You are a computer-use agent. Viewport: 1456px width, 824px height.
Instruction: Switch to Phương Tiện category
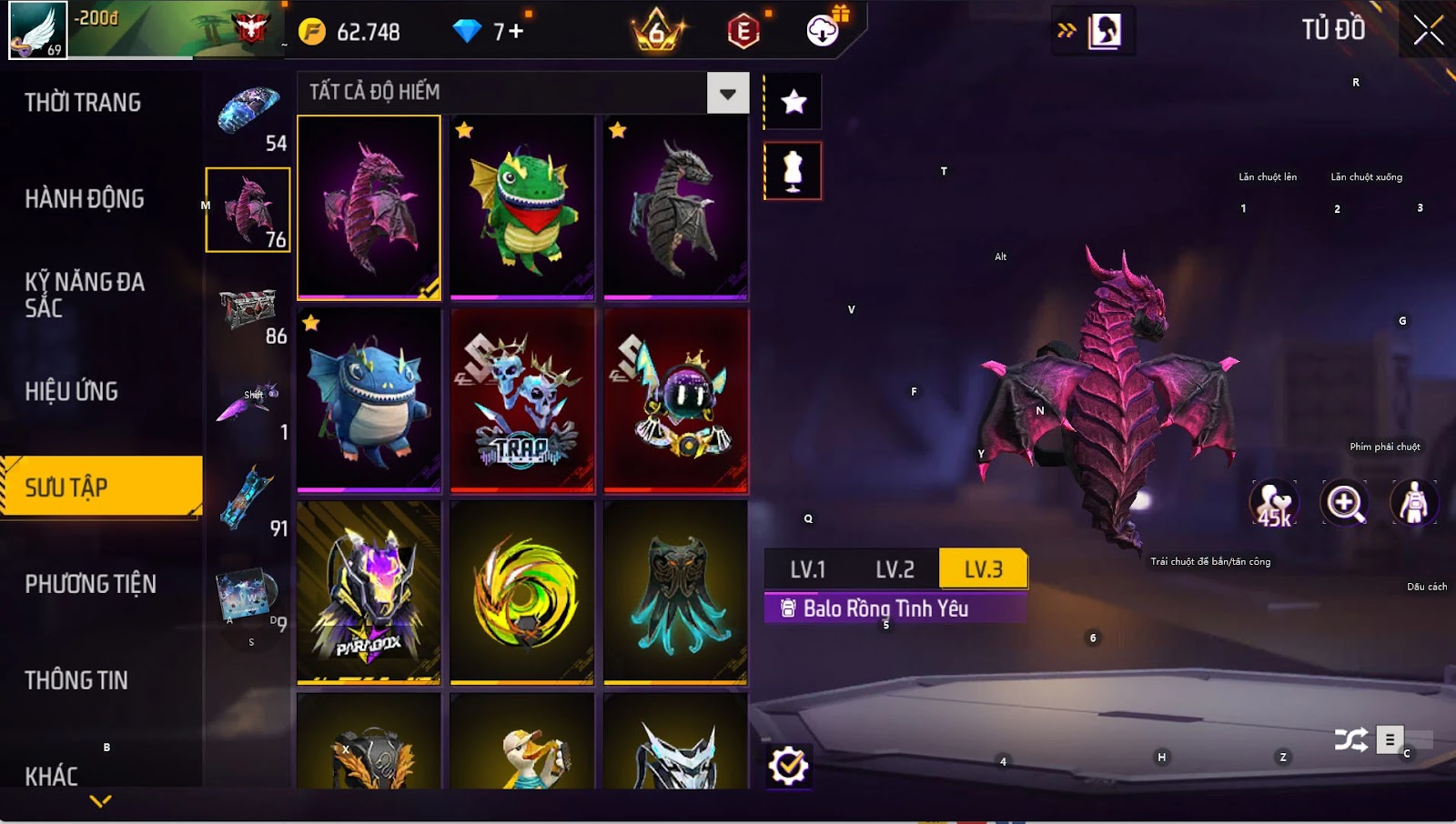(x=91, y=584)
